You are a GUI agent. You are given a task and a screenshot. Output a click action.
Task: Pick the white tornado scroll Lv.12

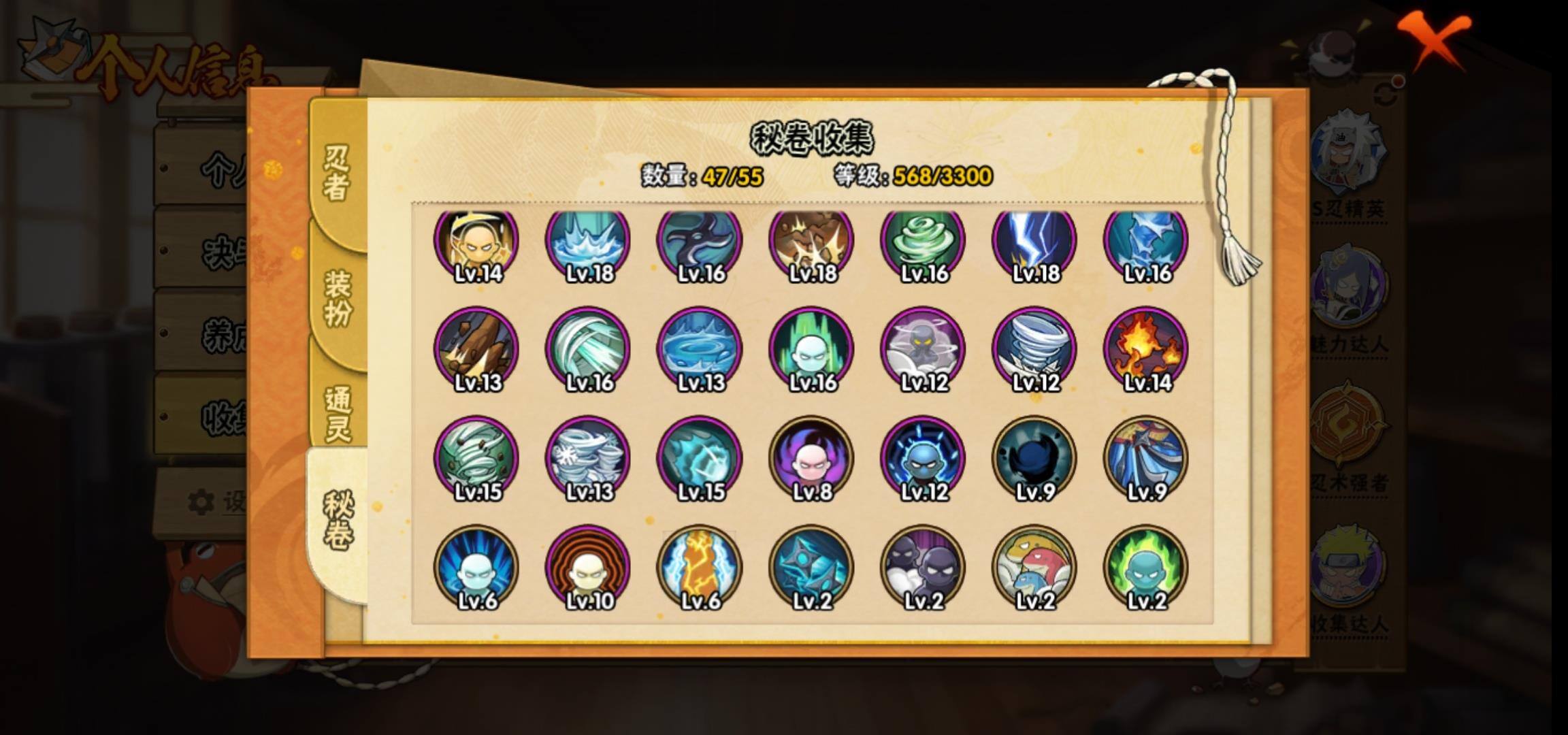1034,348
